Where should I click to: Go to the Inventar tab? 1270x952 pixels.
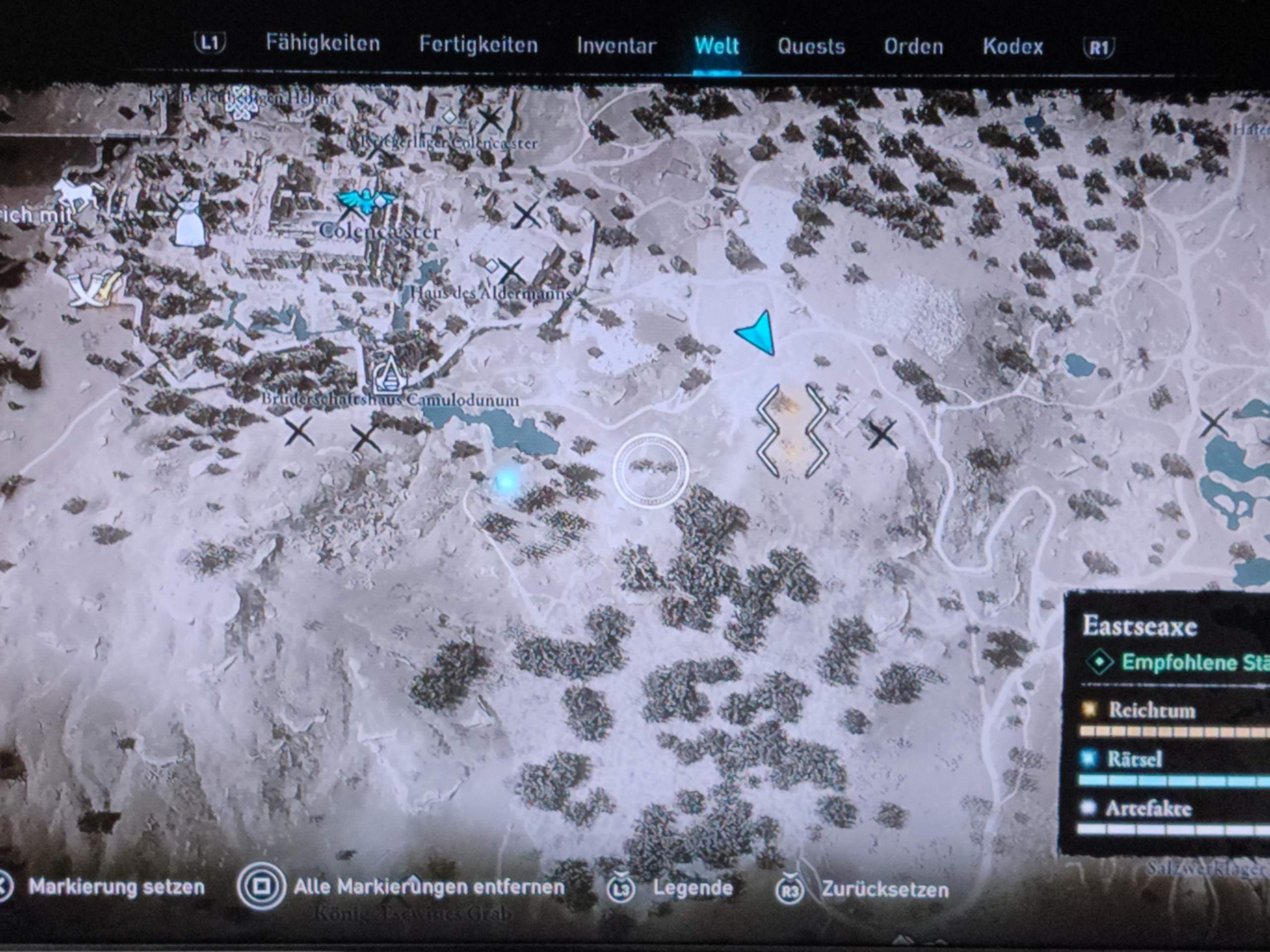pos(616,46)
